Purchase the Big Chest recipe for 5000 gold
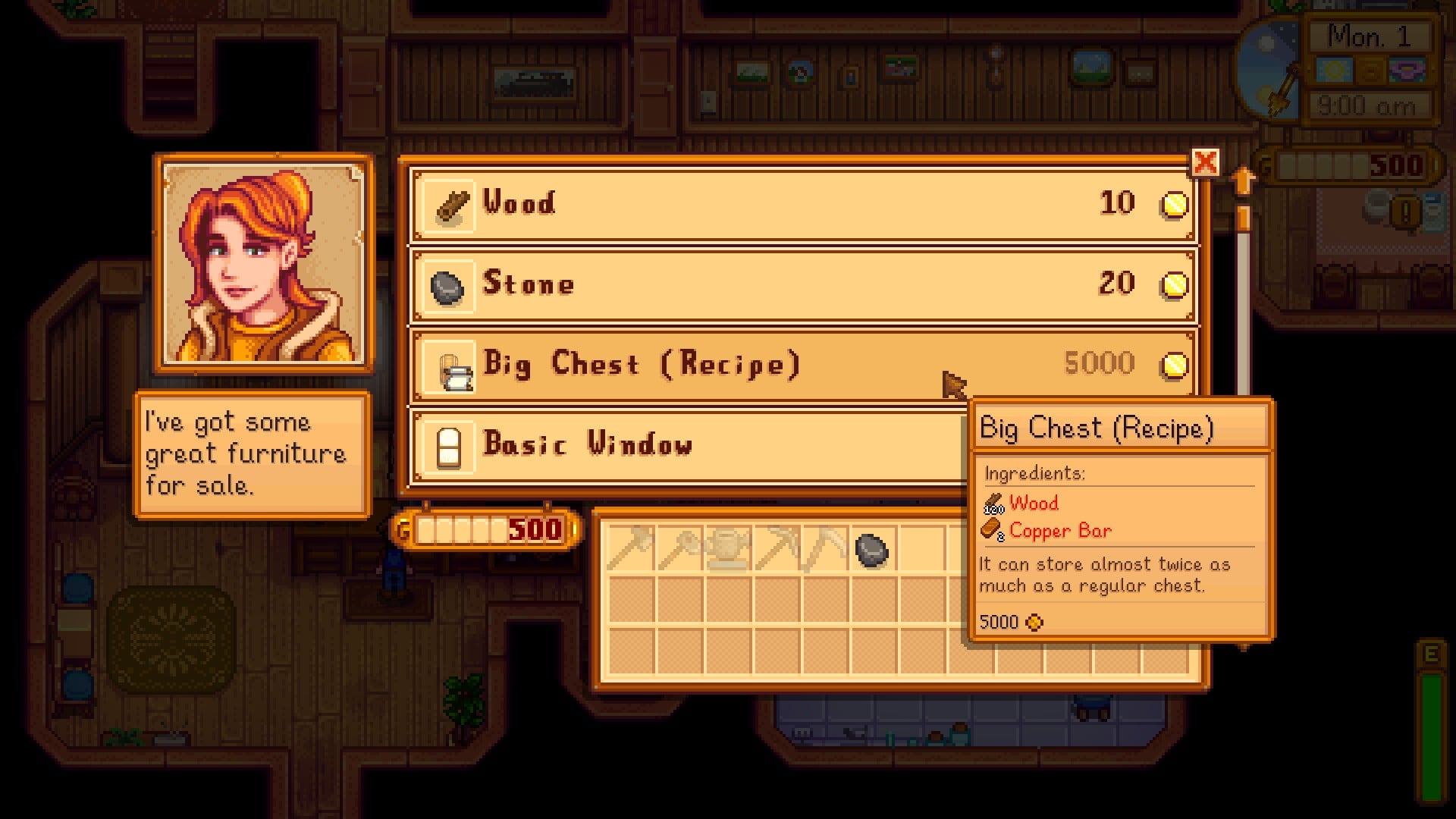This screenshot has height=819, width=1456. tap(682, 364)
